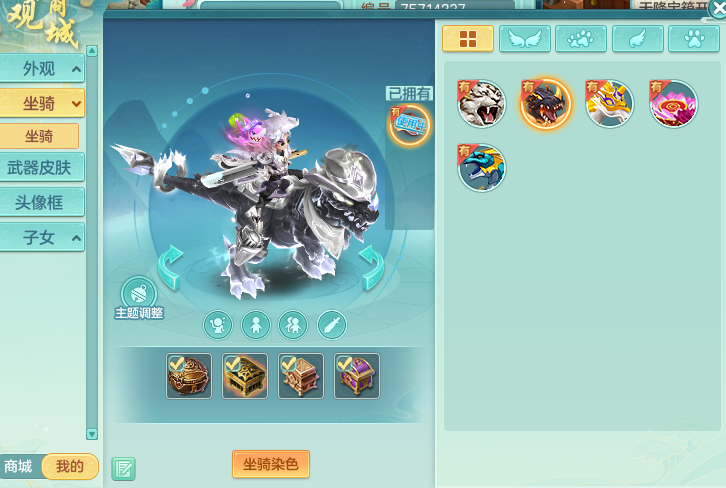
Task: Rotate the mount preview with the right arrow
Action: point(371,266)
